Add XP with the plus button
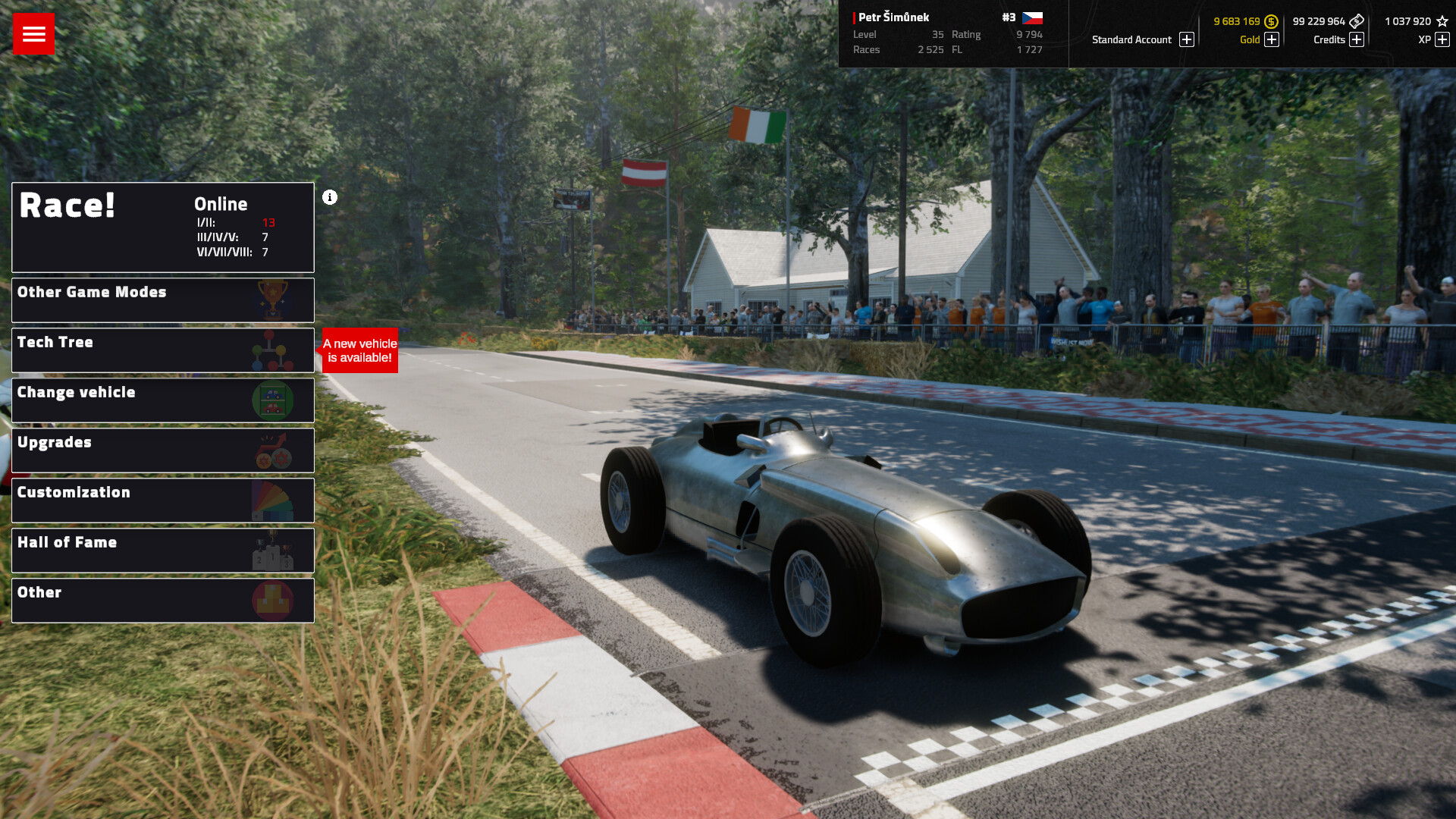Viewport: 1456px width, 819px height. [x=1442, y=39]
